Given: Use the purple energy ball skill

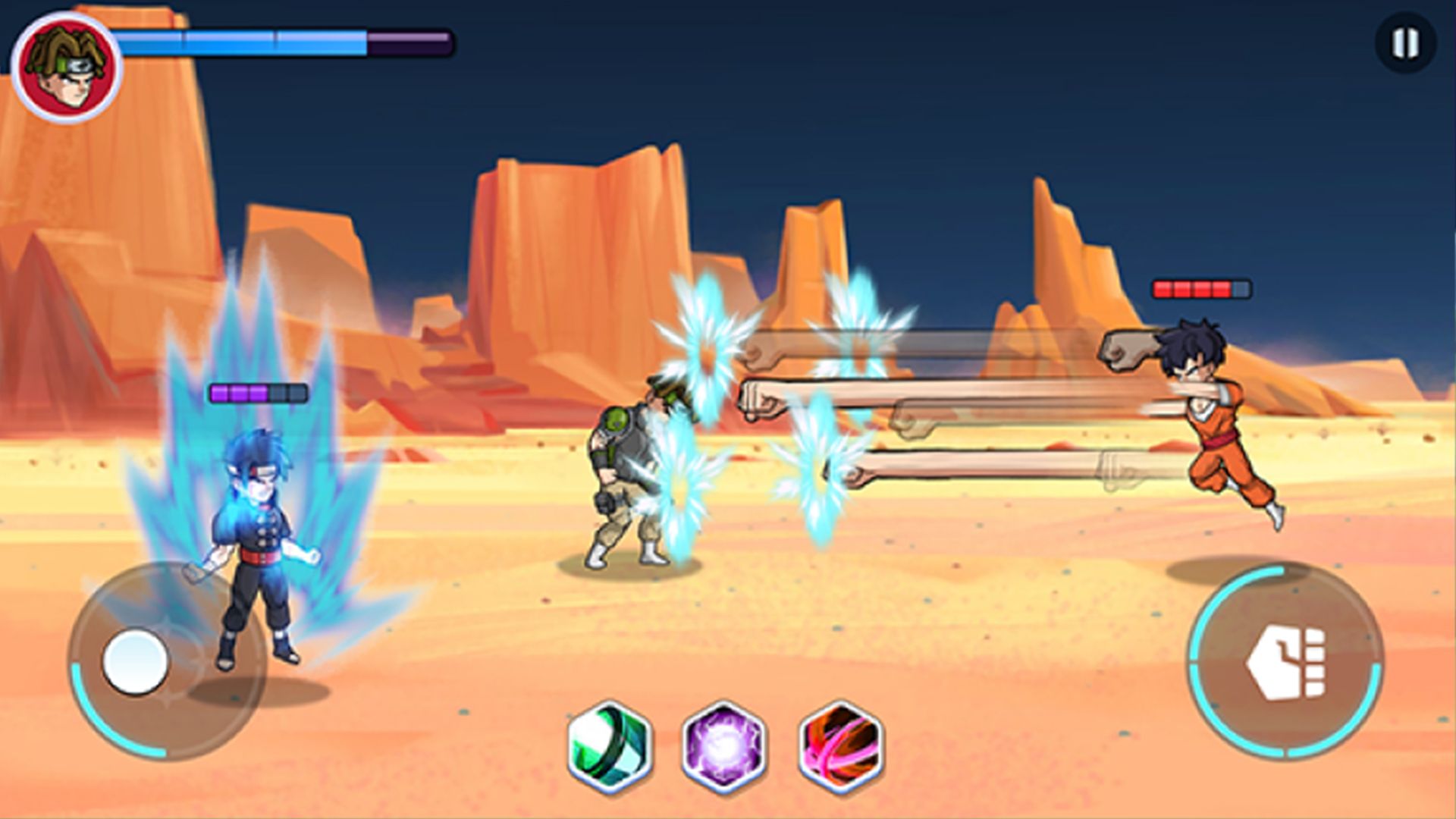Looking at the screenshot, I should 724,746.
